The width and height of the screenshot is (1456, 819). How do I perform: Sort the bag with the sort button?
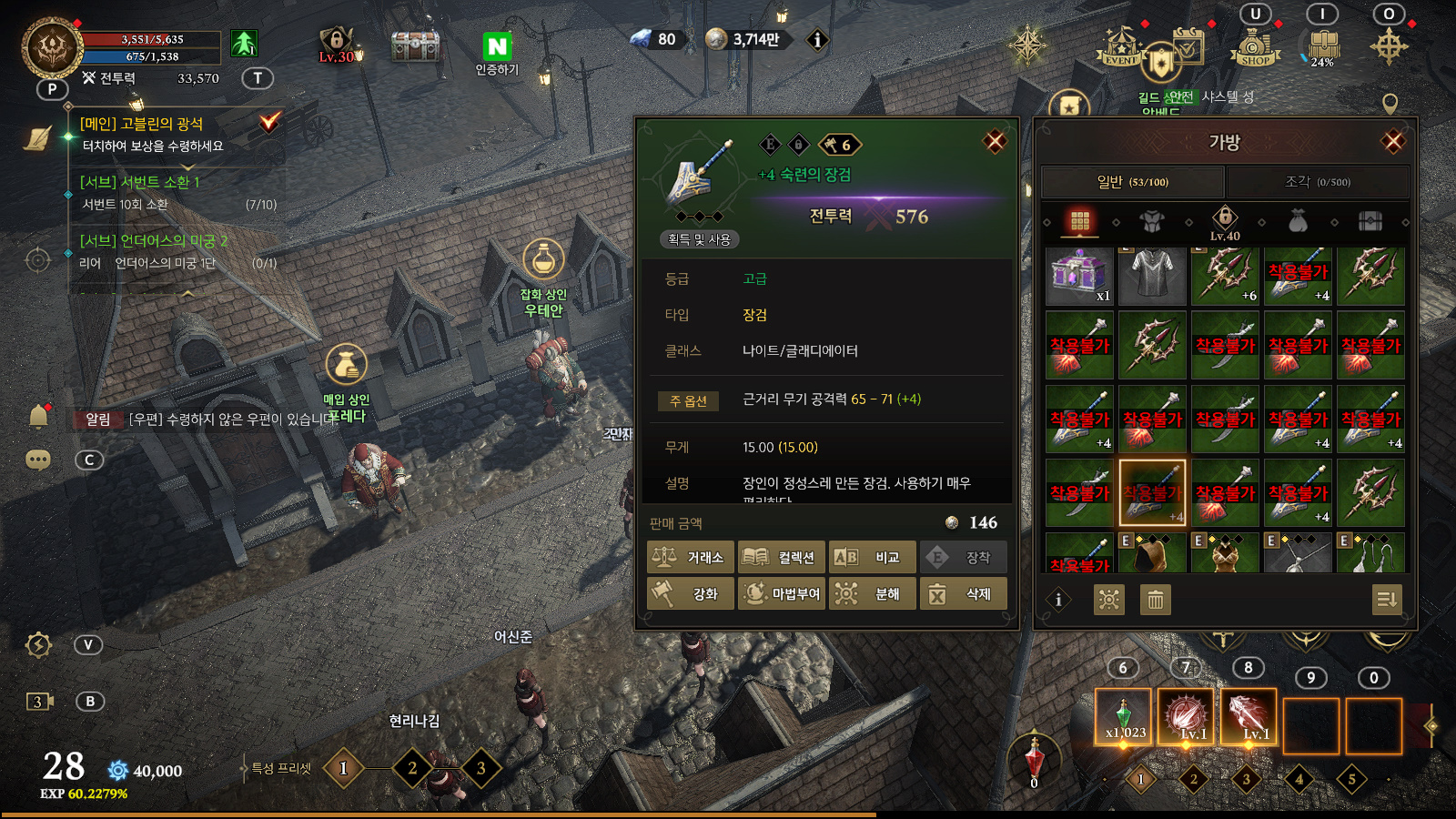click(1386, 600)
